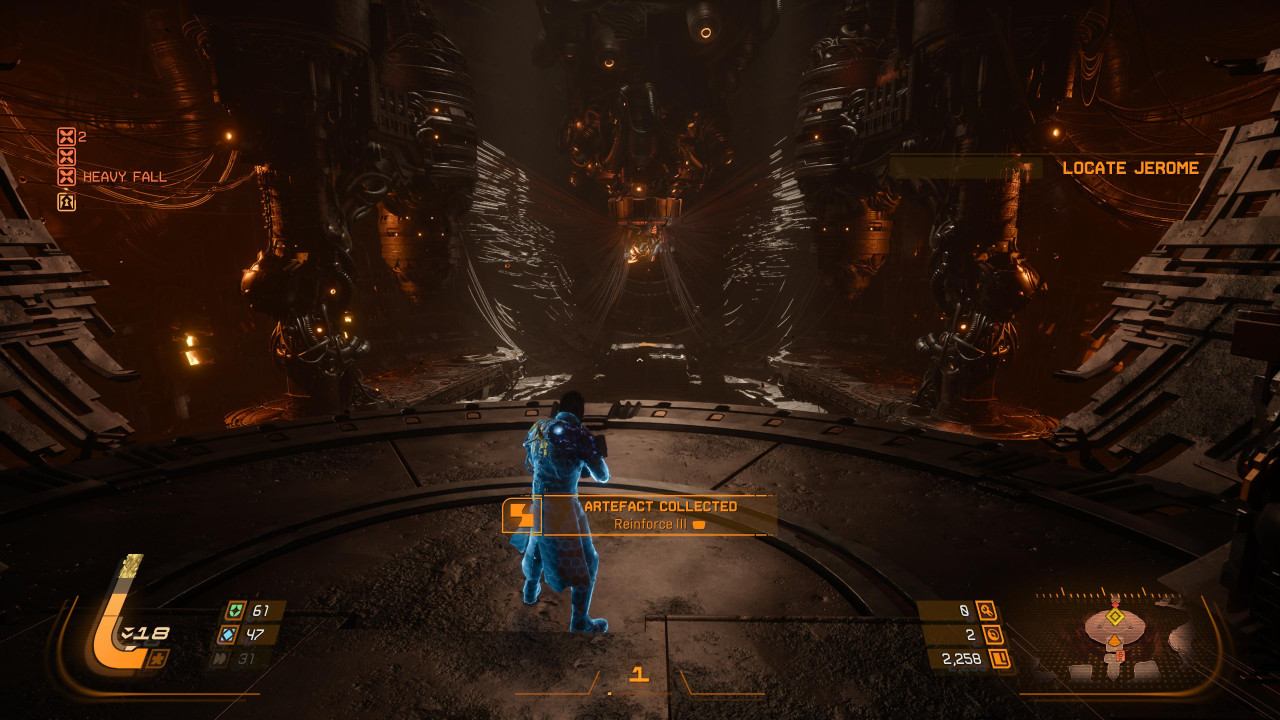1280x720 pixels.
Task: Select the yellow diamond marker on minimap
Action: (1115, 617)
